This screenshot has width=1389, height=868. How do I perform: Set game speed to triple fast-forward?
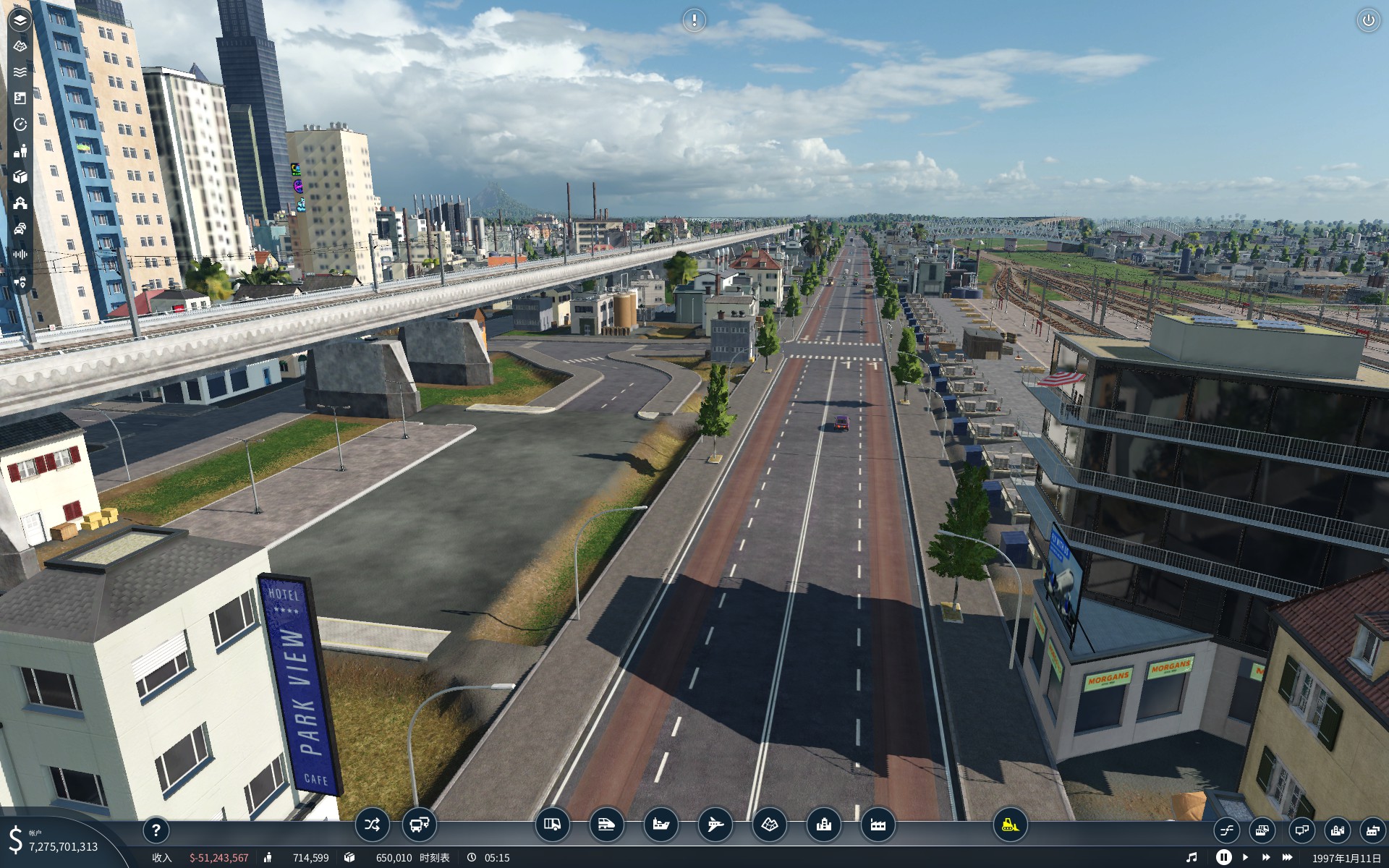[1287, 857]
